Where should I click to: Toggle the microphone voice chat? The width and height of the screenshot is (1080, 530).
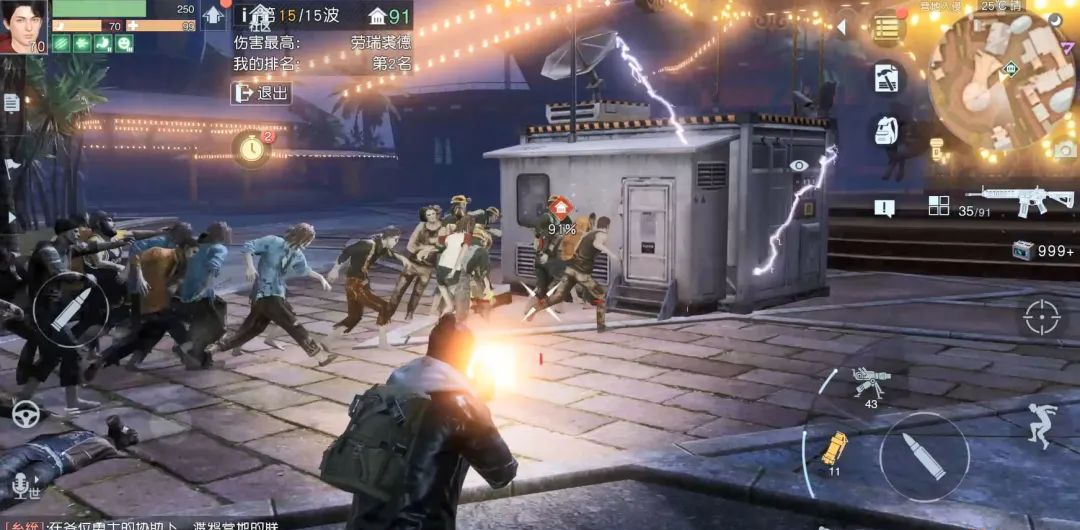pyautogui.click(x=20, y=486)
